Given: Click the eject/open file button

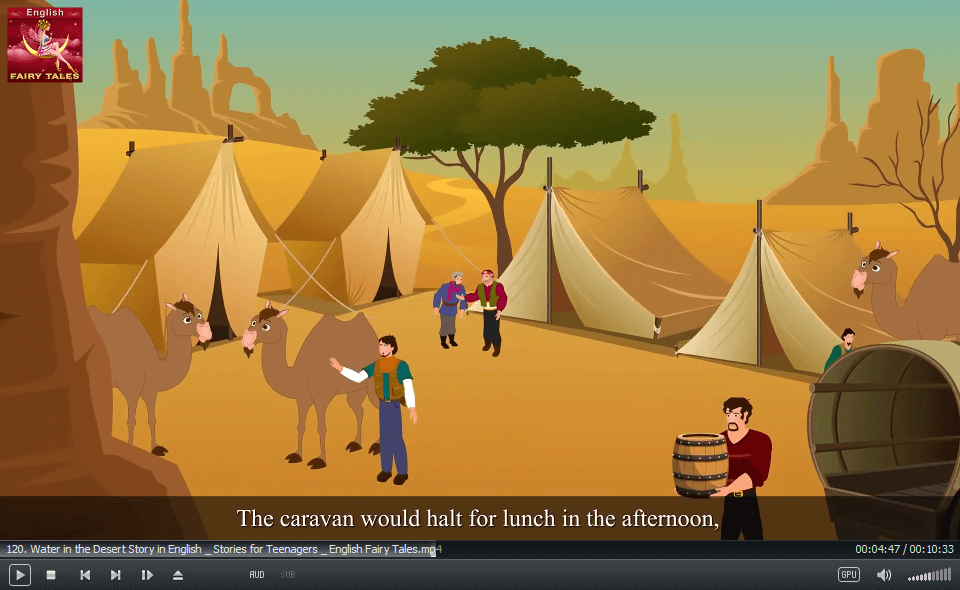Looking at the screenshot, I should [x=178, y=575].
